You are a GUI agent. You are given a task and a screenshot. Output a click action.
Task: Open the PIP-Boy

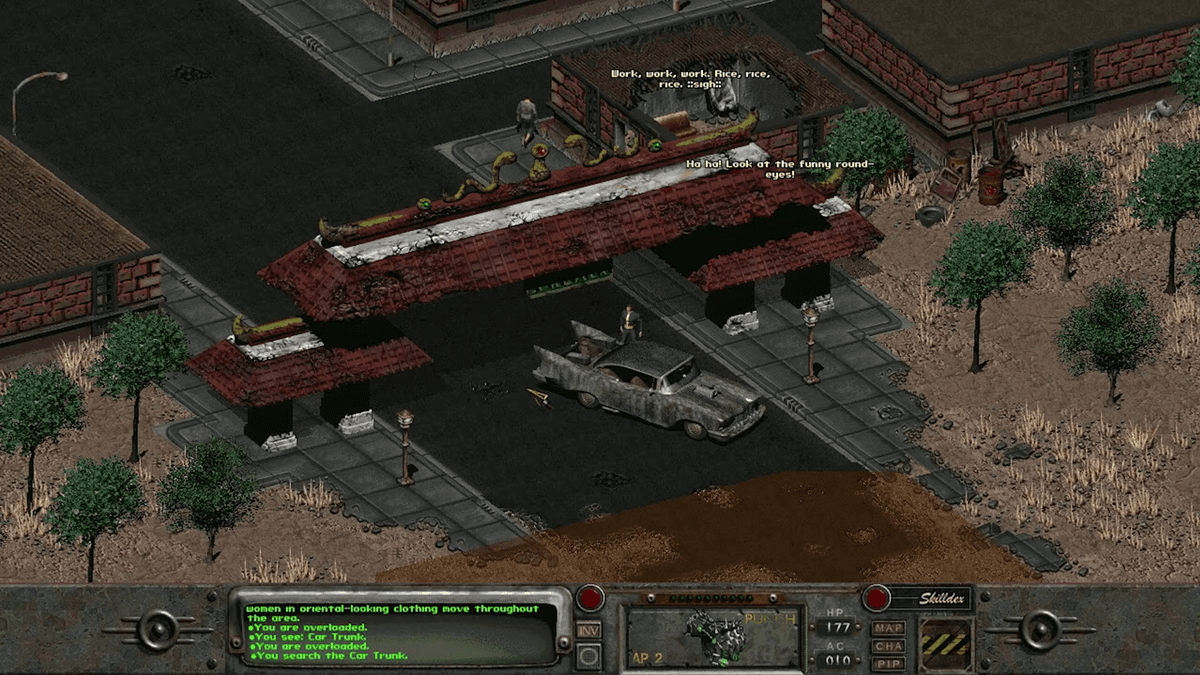coord(888,663)
